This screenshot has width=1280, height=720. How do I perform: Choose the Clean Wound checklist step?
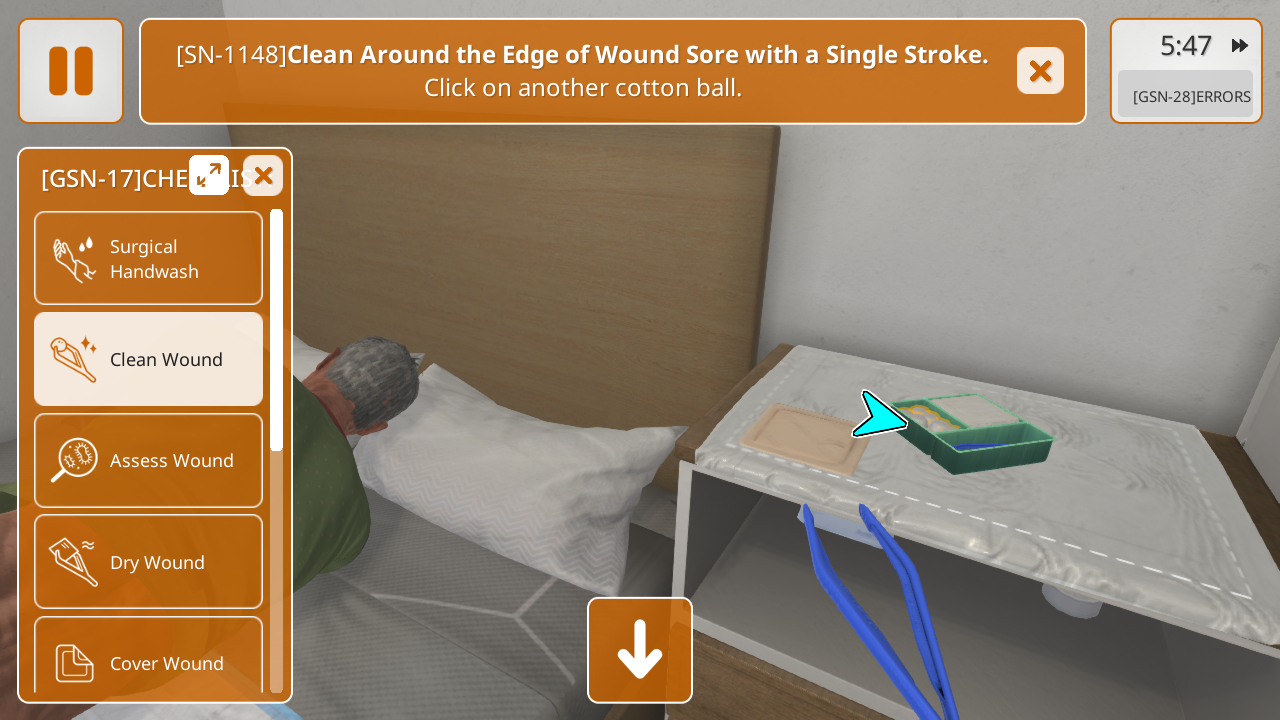click(149, 359)
